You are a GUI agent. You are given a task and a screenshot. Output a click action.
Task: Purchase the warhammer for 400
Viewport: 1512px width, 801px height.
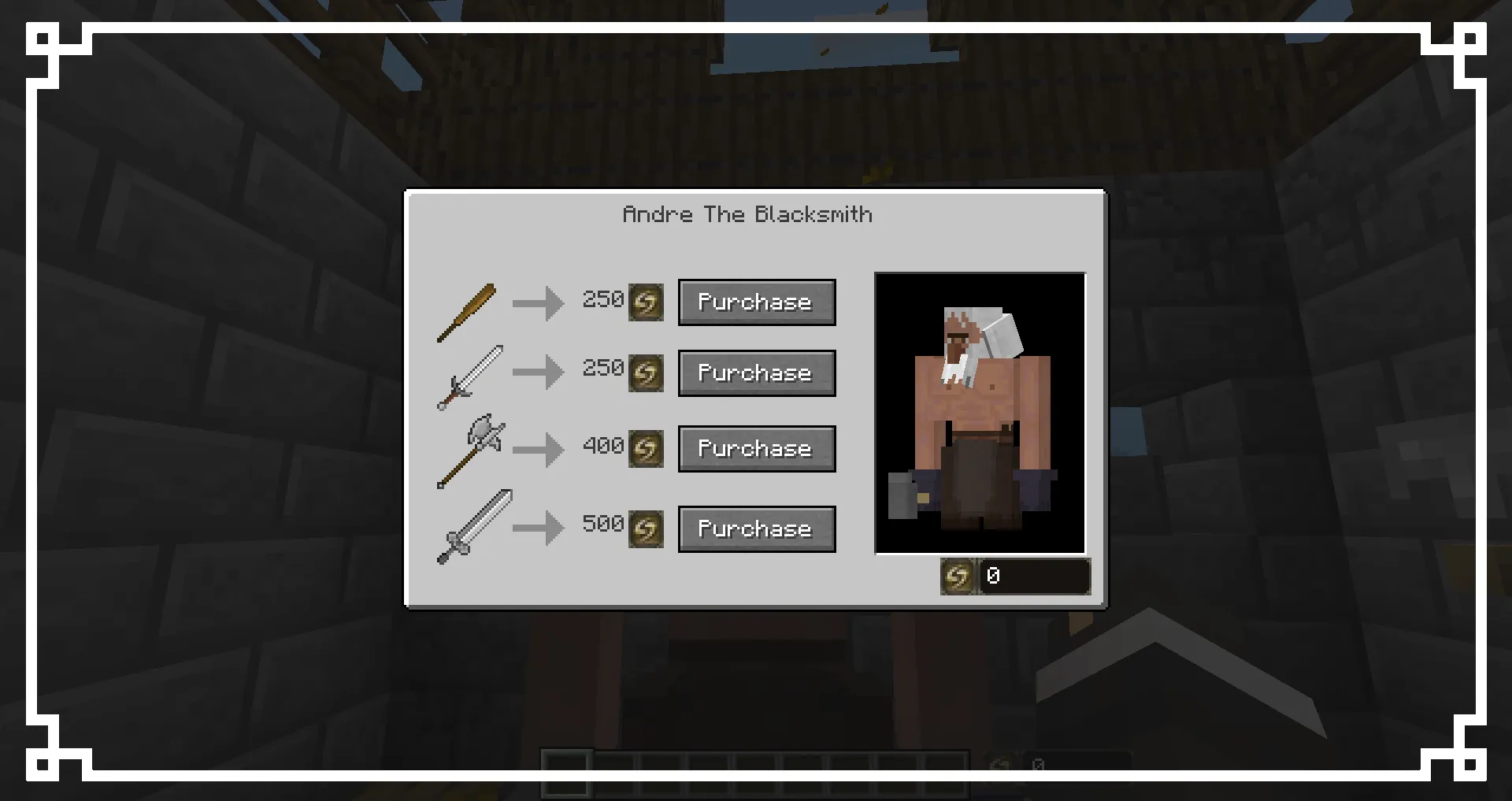click(756, 448)
